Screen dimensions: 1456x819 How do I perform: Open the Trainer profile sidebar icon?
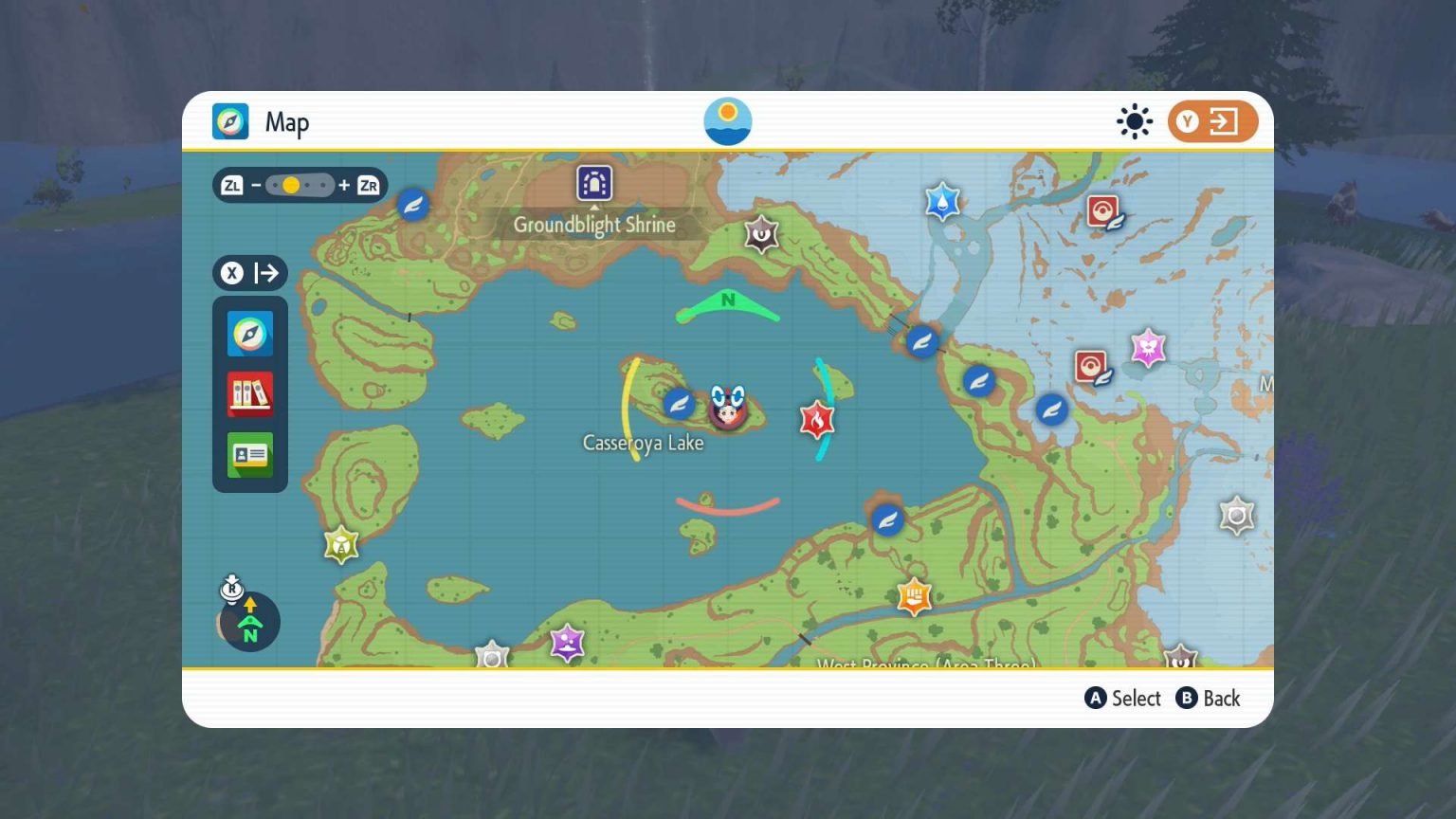pos(249,455)
